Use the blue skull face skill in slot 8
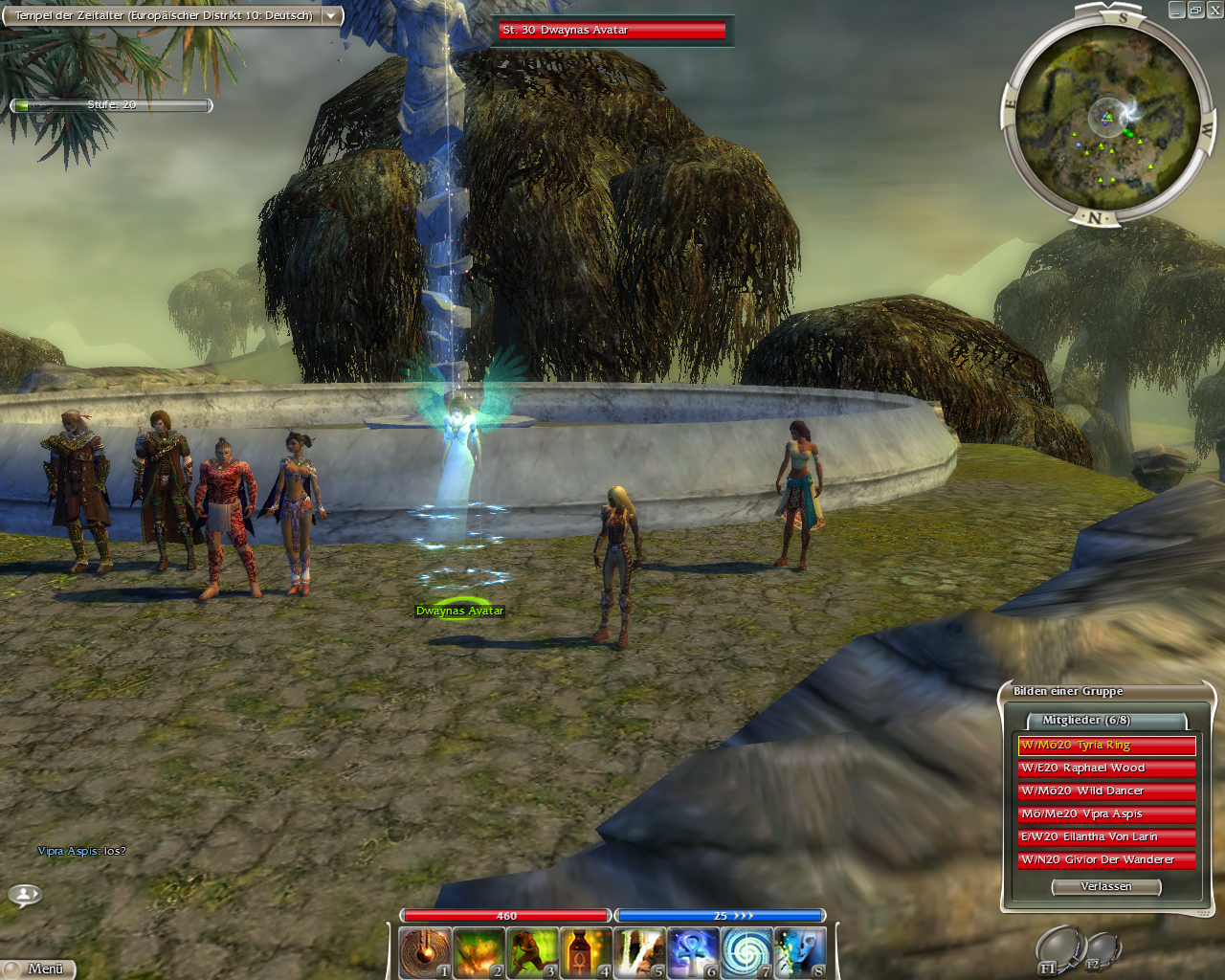 pyautogui.click(x=800, y=952)
